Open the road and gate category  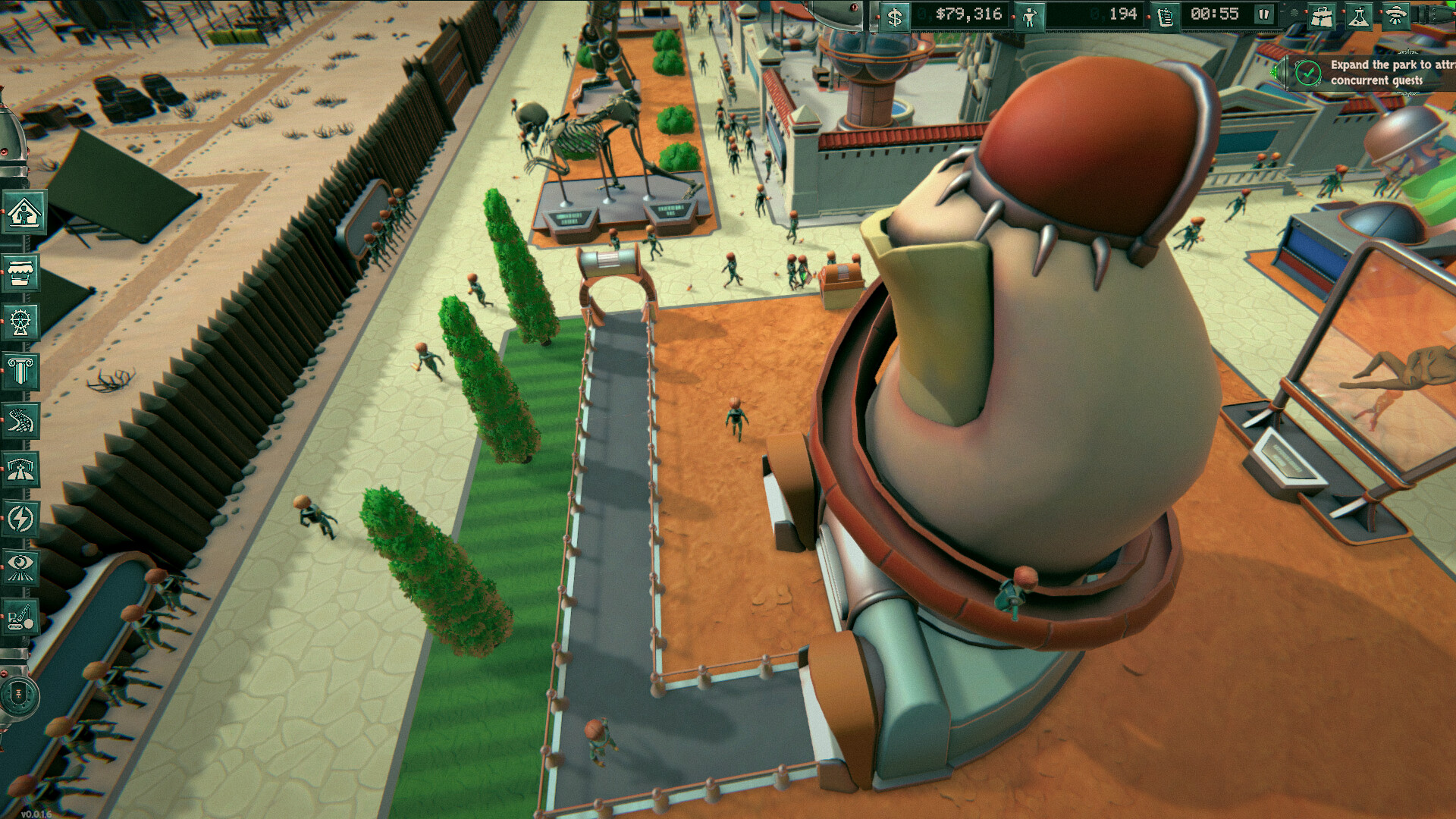(20, 470)
